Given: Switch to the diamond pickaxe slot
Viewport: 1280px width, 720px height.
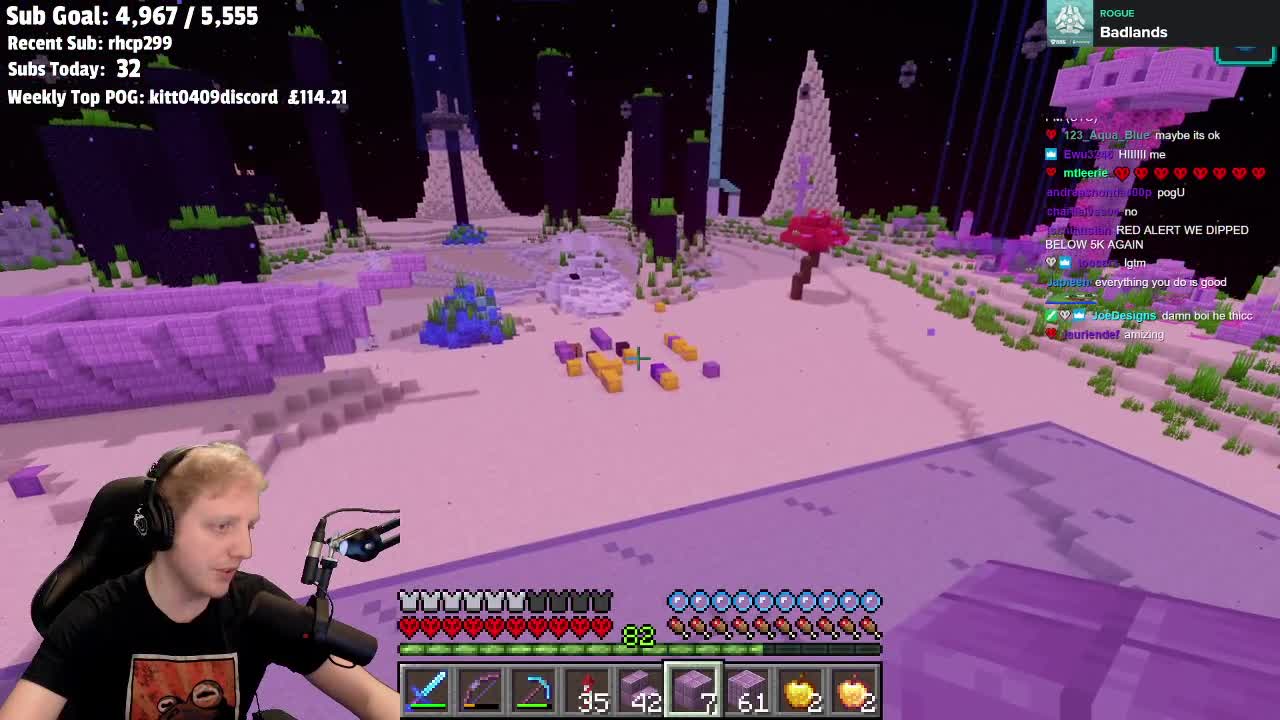Looking at the screenshot, I should 535,691.
